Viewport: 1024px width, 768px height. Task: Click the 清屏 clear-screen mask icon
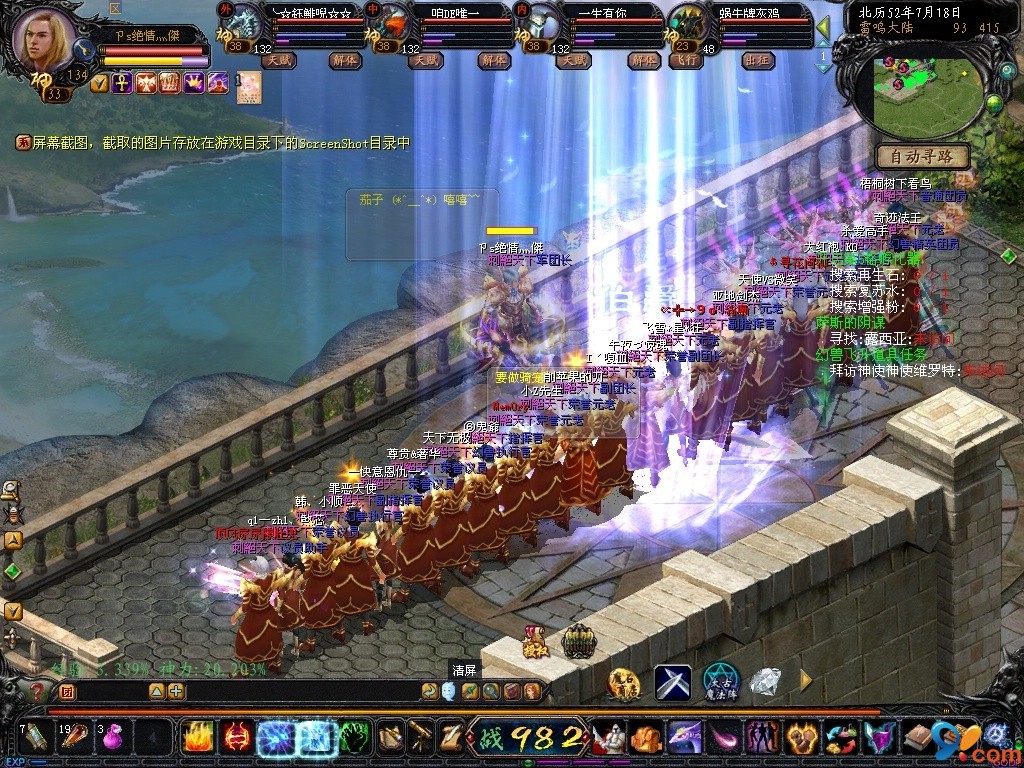[448, 691]
